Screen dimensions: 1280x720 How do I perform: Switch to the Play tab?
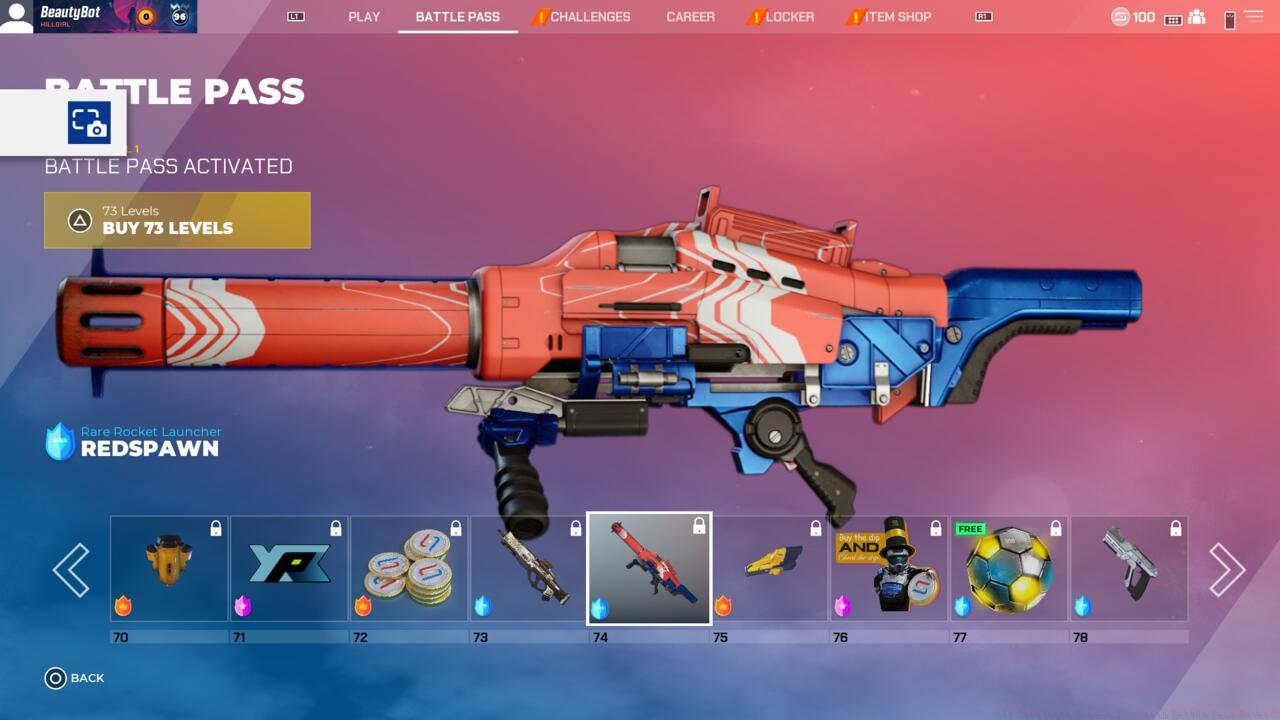point(364,17)
